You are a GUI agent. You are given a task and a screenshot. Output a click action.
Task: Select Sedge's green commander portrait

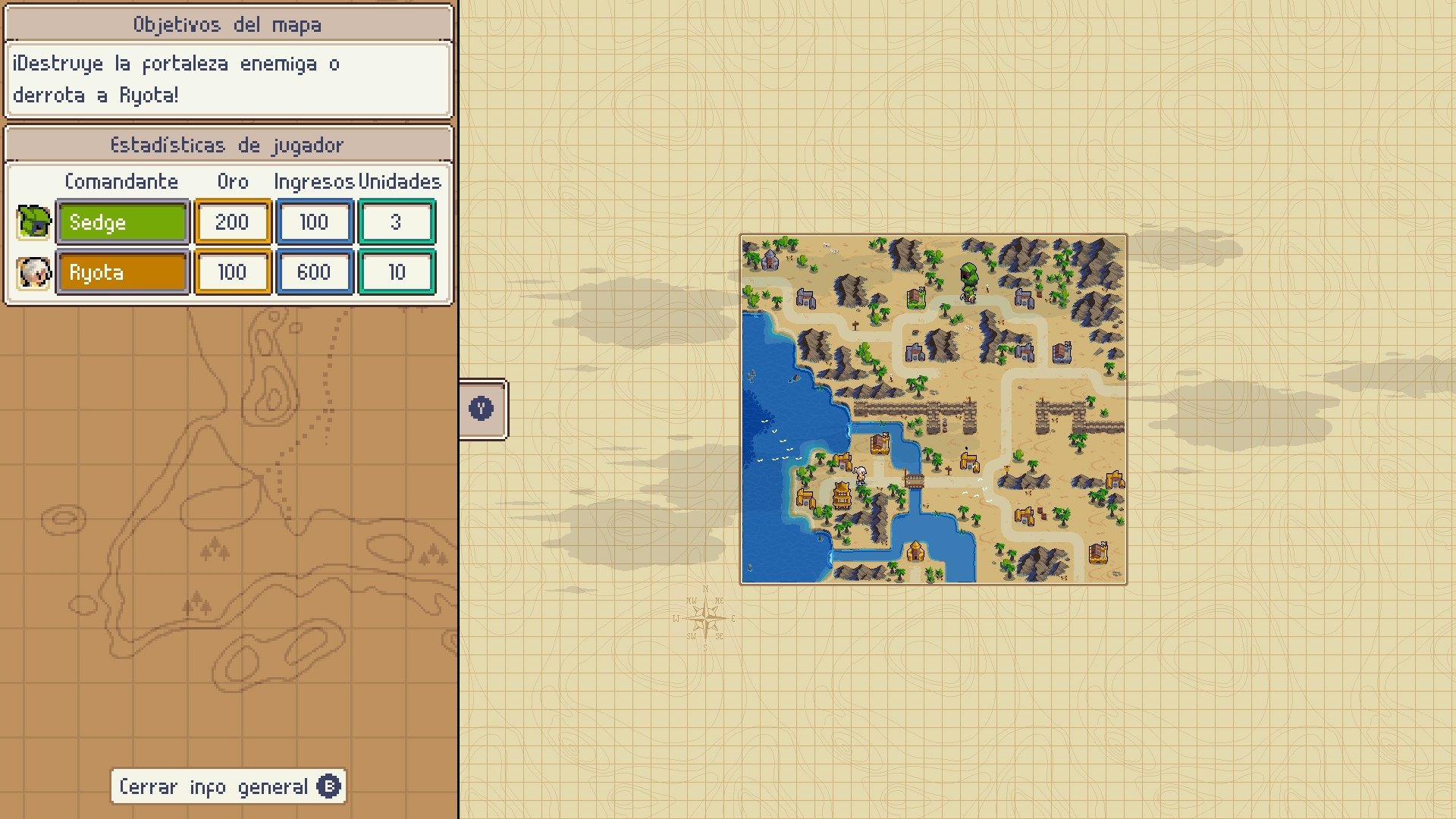tap(32, 222)
